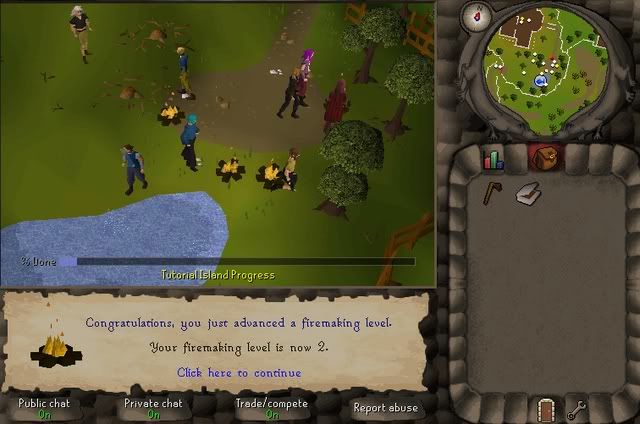Select the tinderbox in inventory

pyautogui.click(x=530, y=194)
